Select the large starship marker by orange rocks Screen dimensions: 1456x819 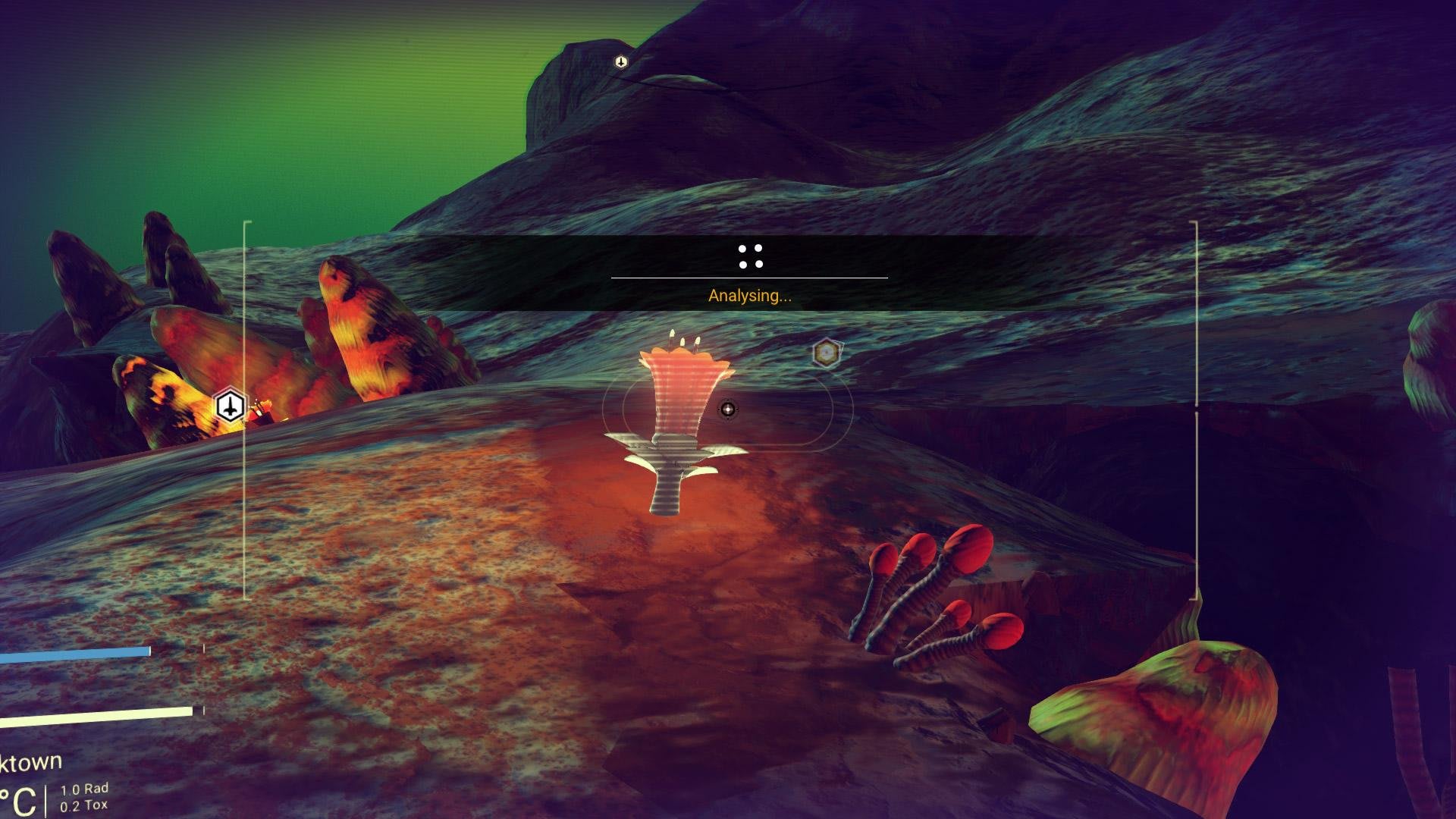point(229,406)
